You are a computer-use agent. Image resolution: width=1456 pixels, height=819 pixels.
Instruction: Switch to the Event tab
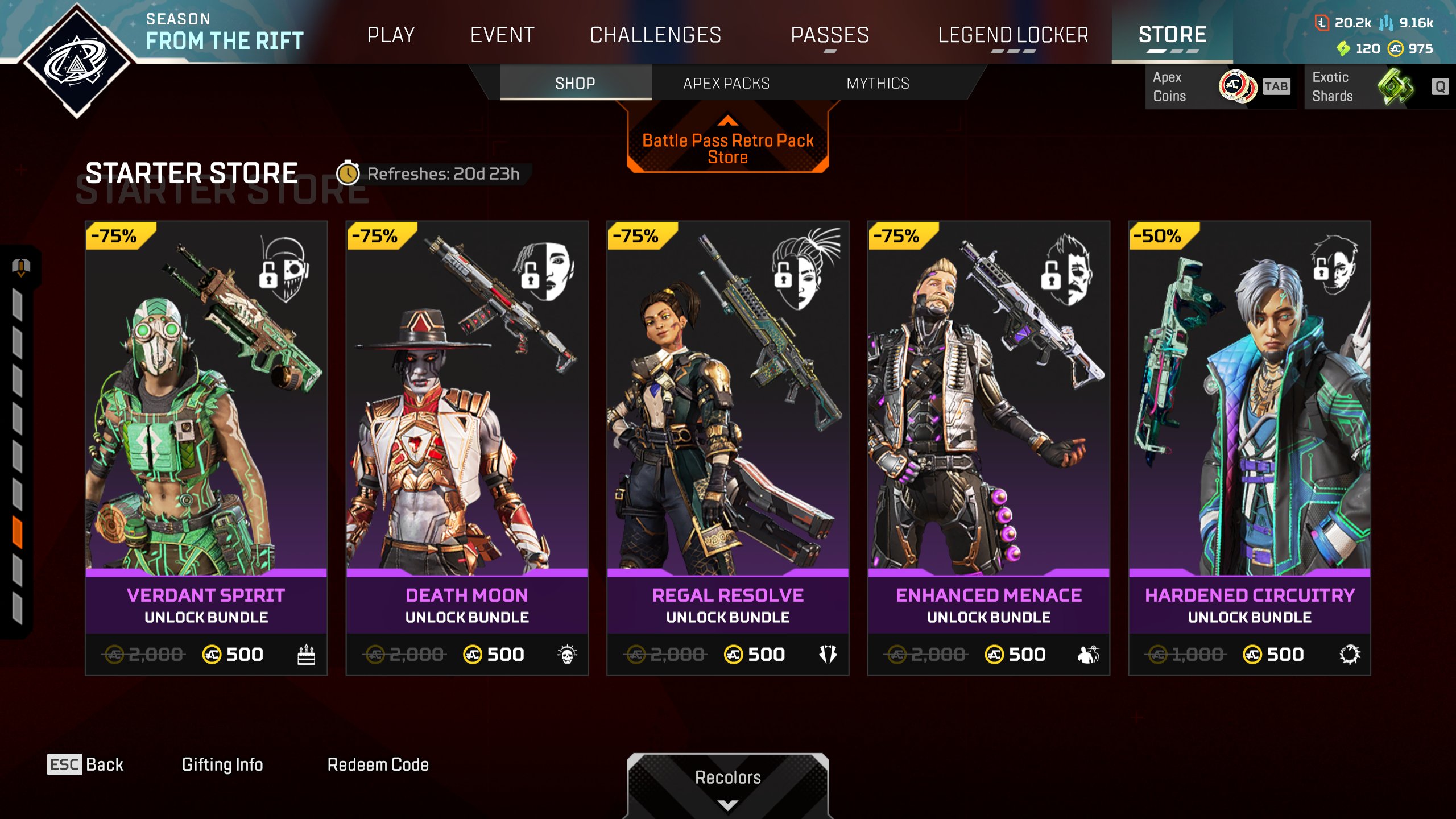(x=502, y=35)
